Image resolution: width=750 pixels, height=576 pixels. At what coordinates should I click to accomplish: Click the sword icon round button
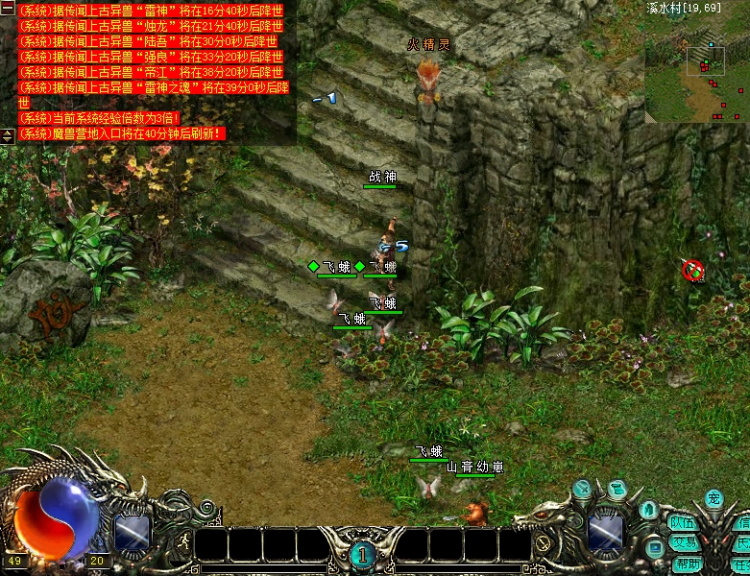583,488
